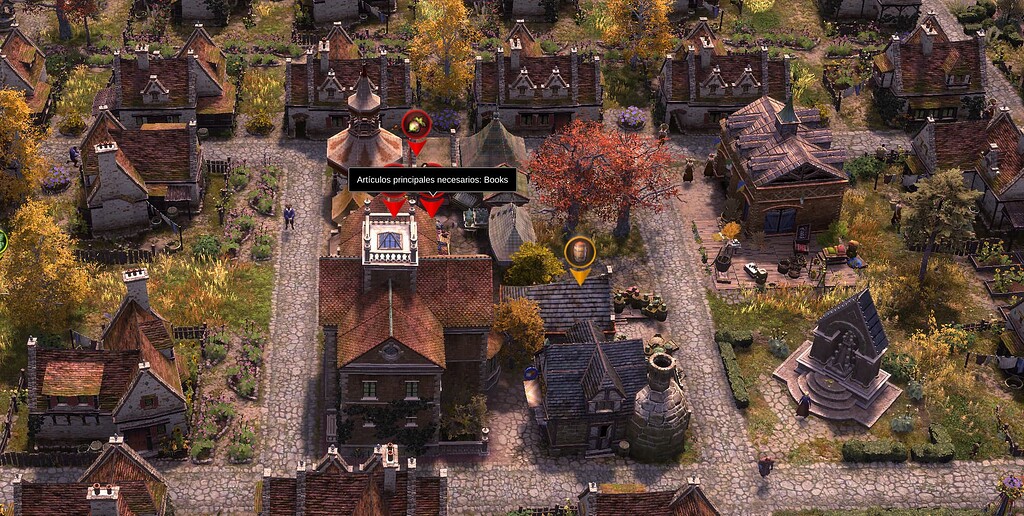
Task: Select the yellow barrel marker icon
Action: pos(580,251)
